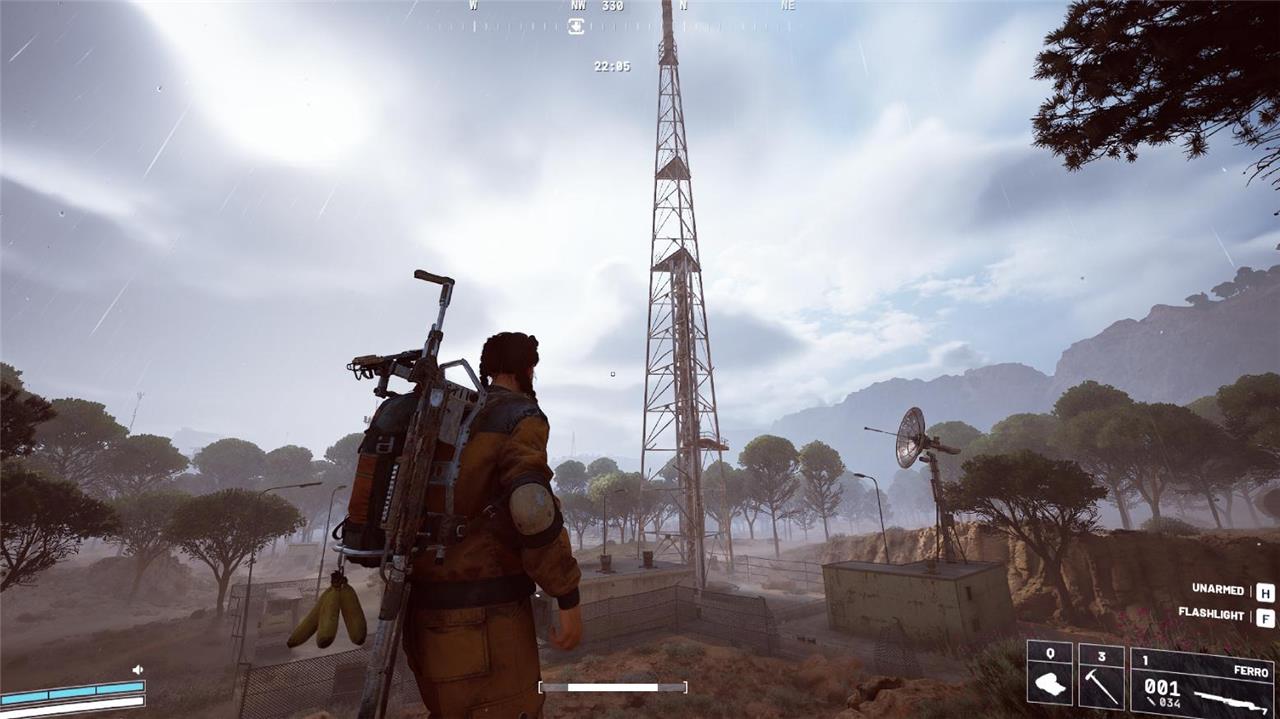This screenshot has width=1280, height=719.
Task: Switch to the Unarmed option
Action: (1217, 590)
